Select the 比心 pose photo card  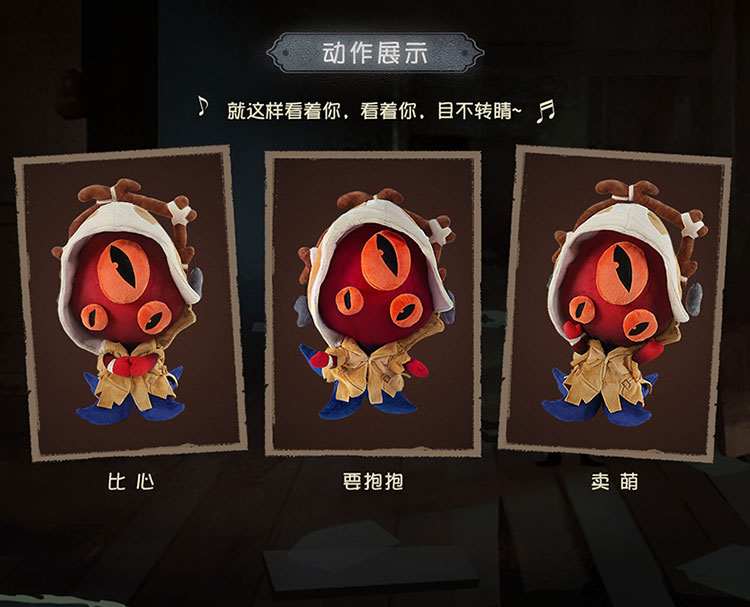click(130, 303)
